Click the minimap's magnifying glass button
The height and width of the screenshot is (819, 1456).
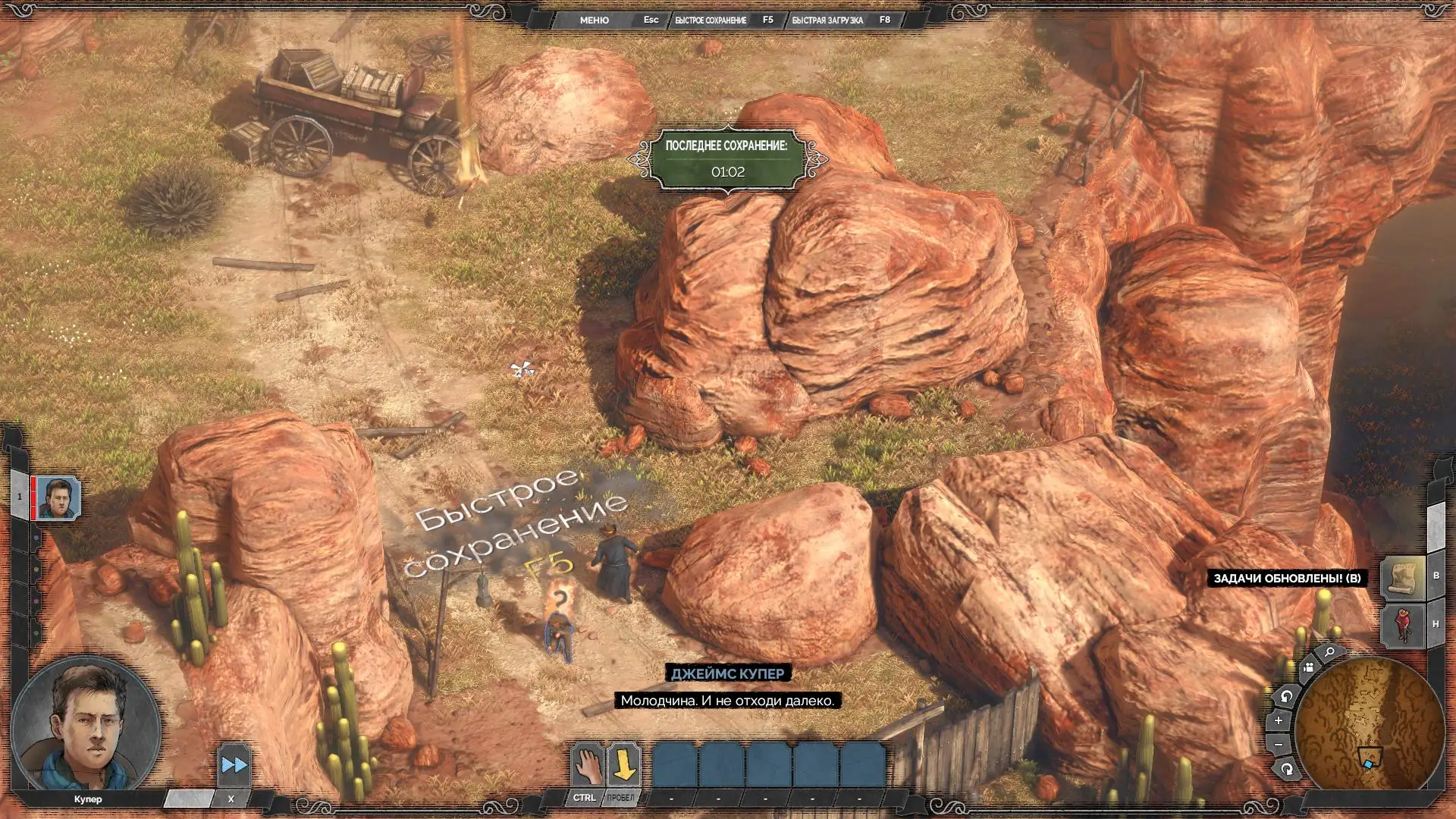point(1330,652)
